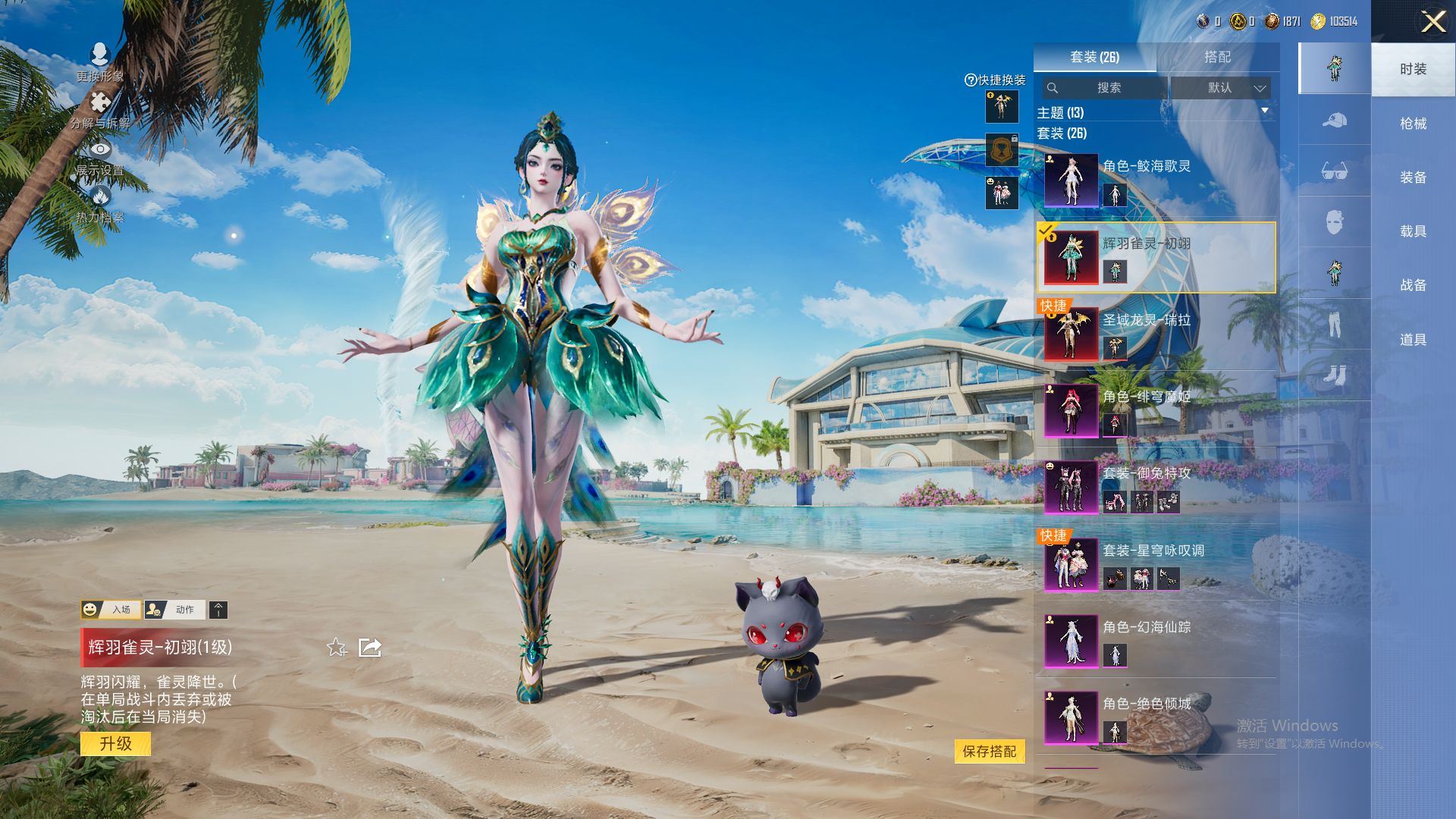Open the 载具 vehicles category
Viewport: 1456px width, 819px height.
[1413, 231]
